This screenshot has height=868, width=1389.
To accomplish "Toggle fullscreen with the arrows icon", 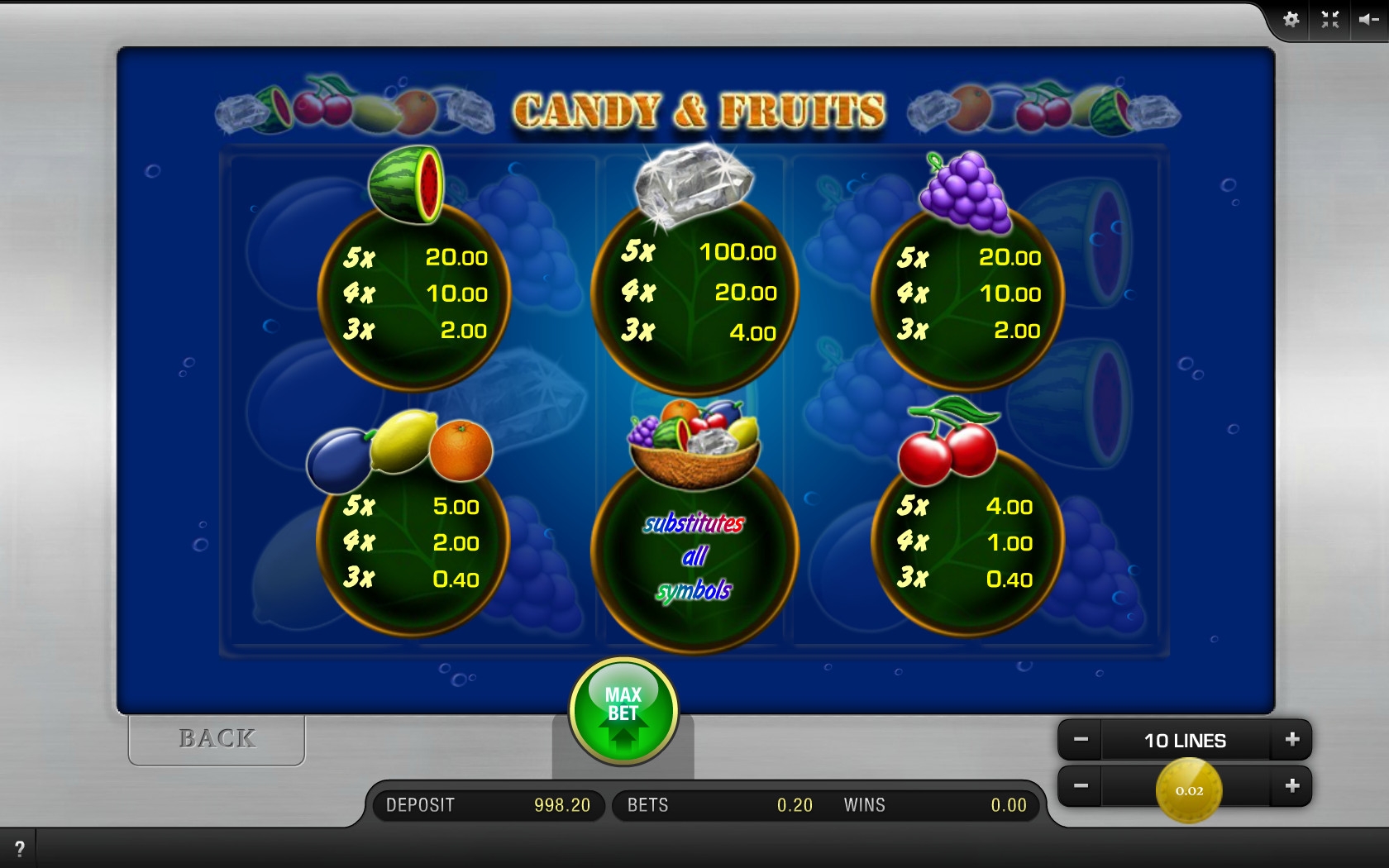I will (1329, 20).
